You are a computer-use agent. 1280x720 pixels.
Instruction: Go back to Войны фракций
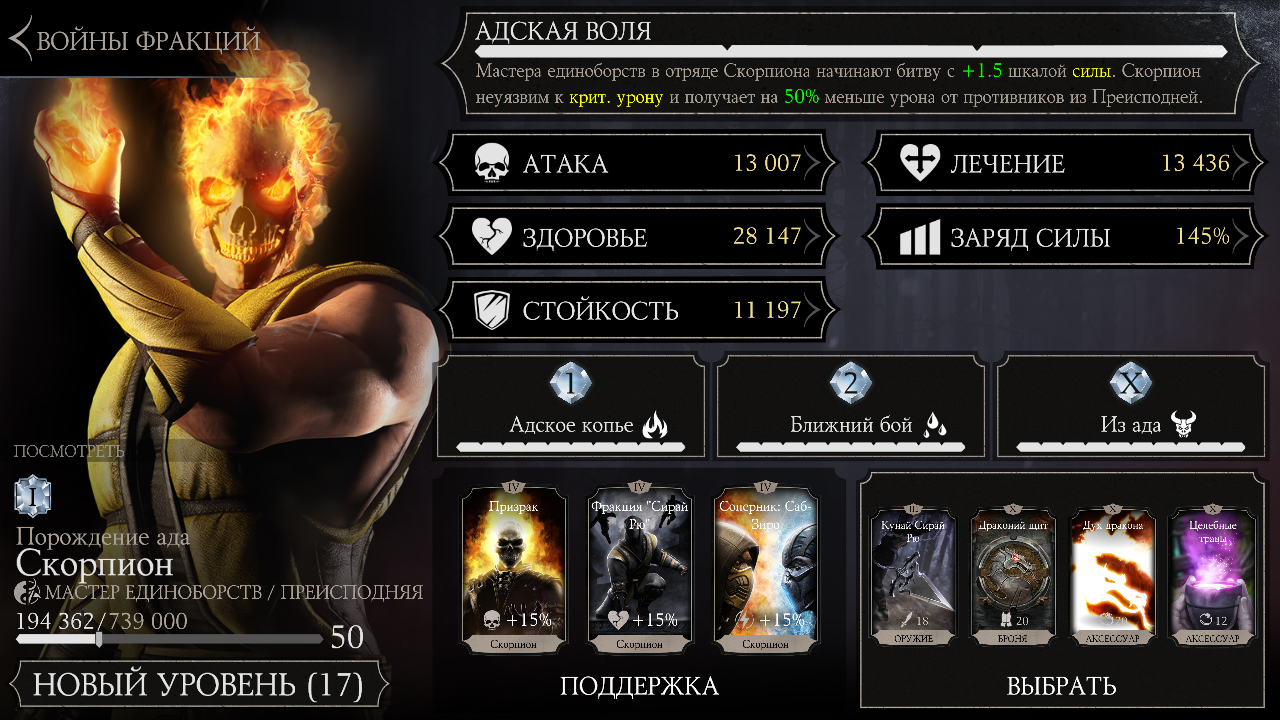pyautogui.click(x=135, y=41)
